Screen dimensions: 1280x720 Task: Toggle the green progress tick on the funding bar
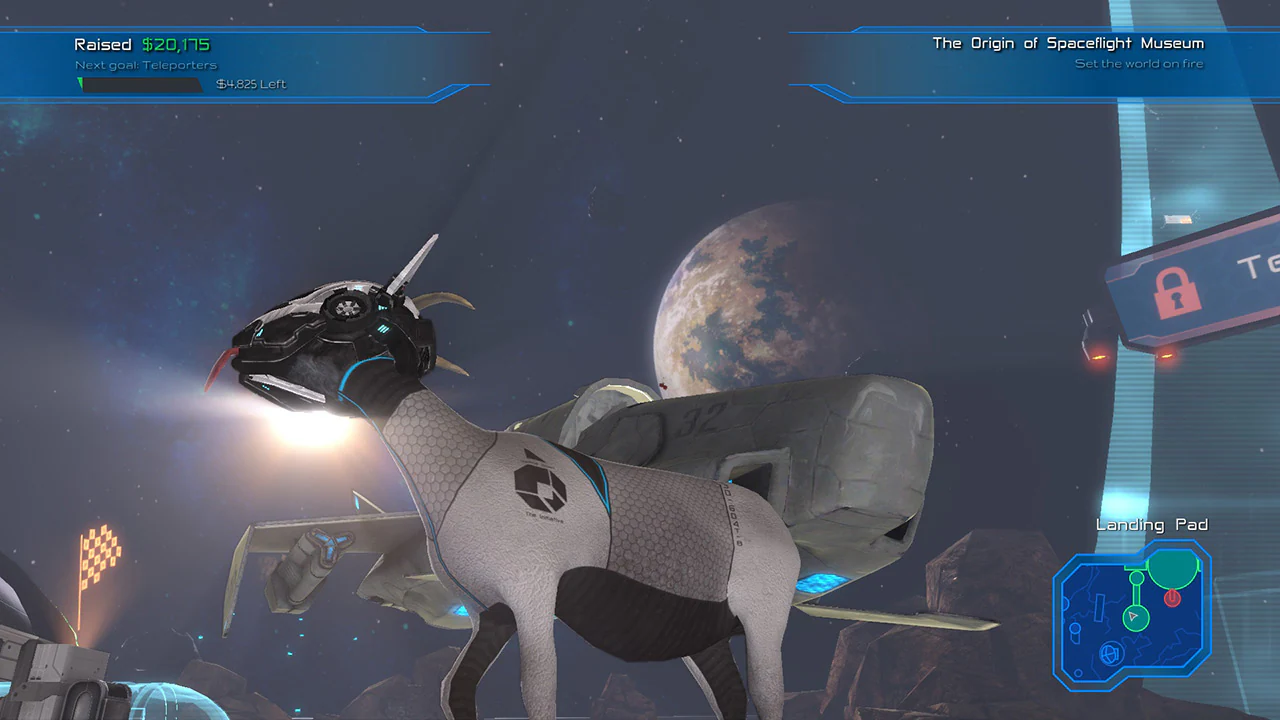tap(81, 84)
